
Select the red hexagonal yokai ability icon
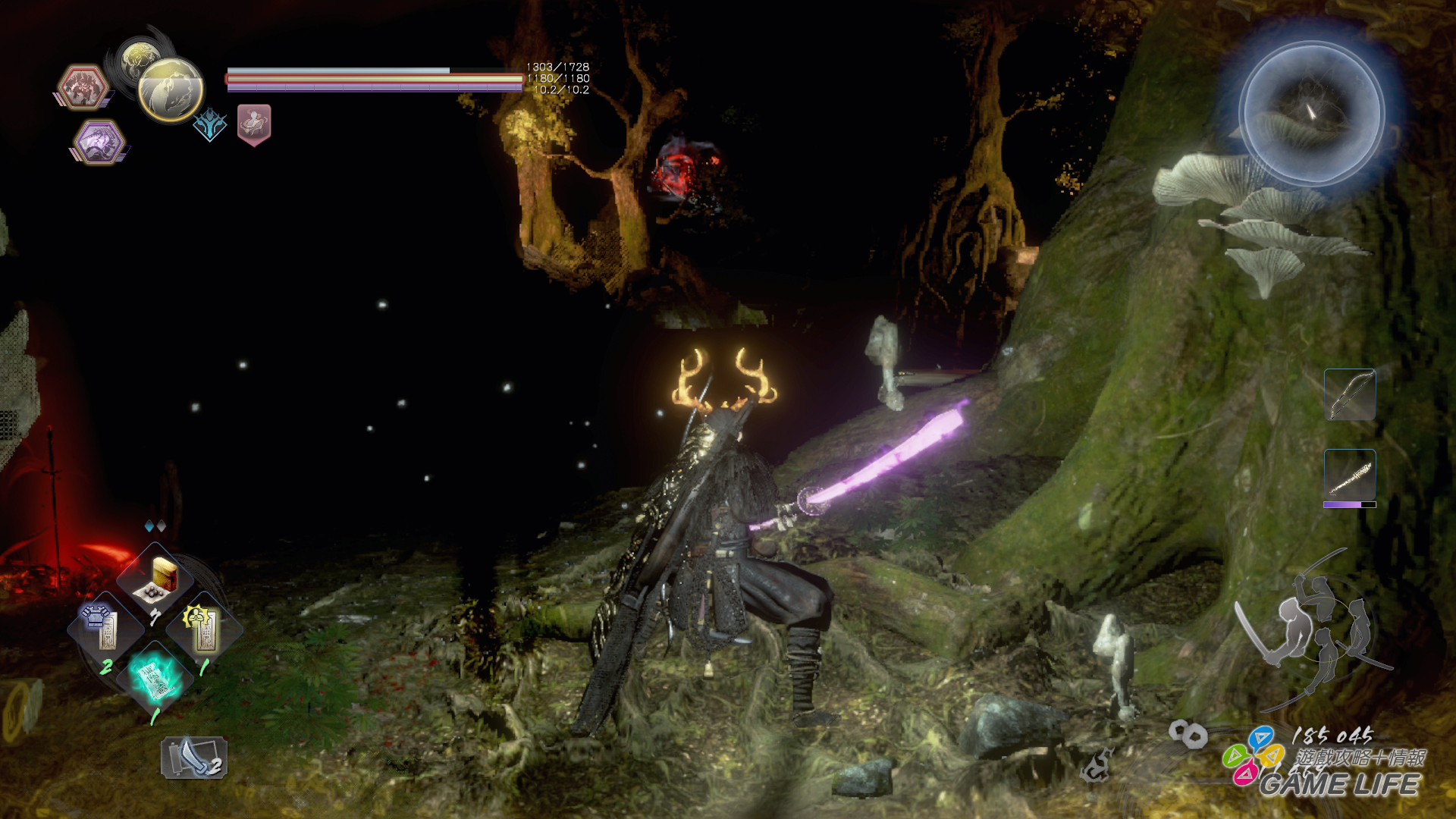point(82,87)
